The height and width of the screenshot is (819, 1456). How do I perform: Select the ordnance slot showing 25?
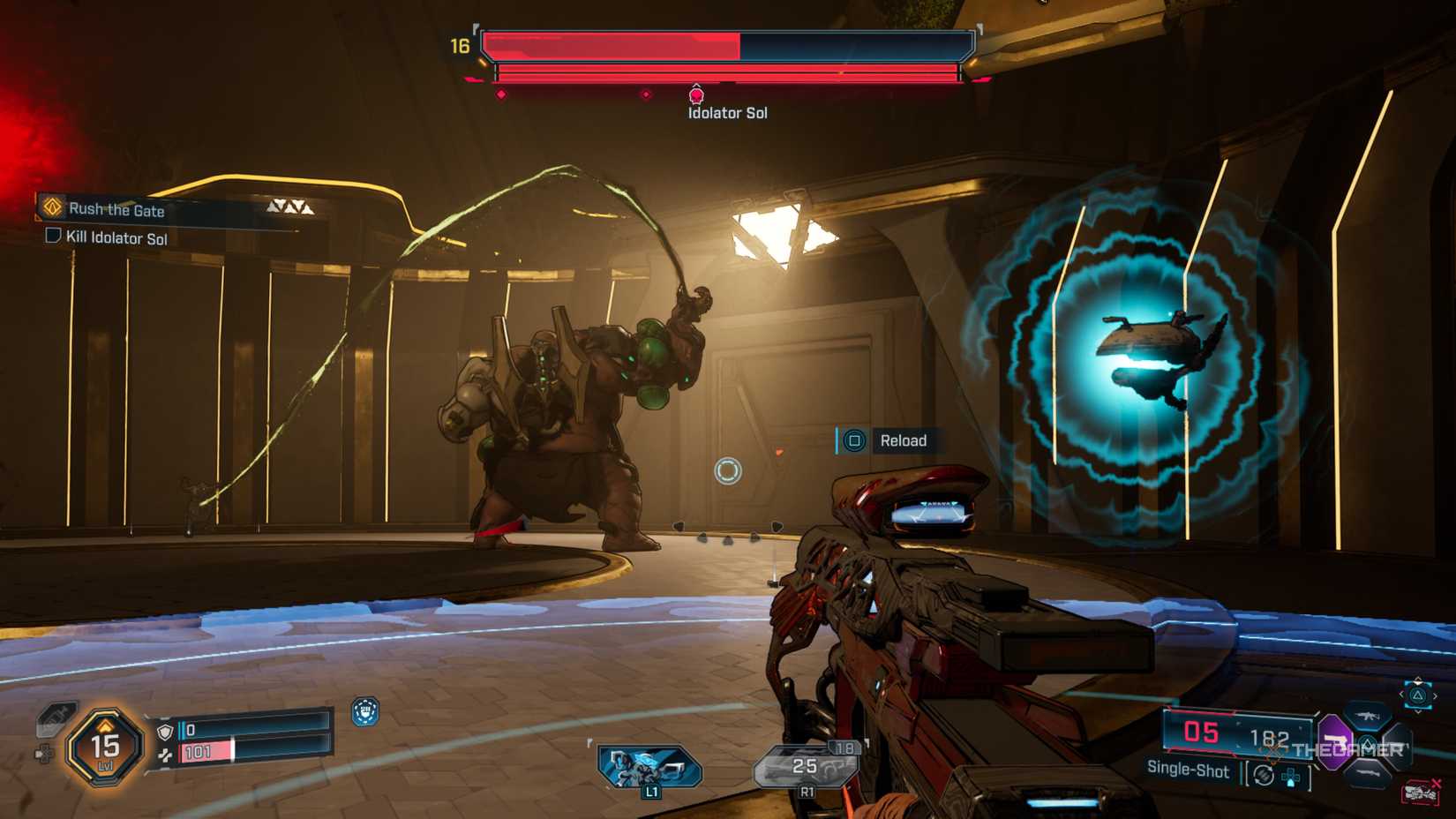[x=807, y=766]
